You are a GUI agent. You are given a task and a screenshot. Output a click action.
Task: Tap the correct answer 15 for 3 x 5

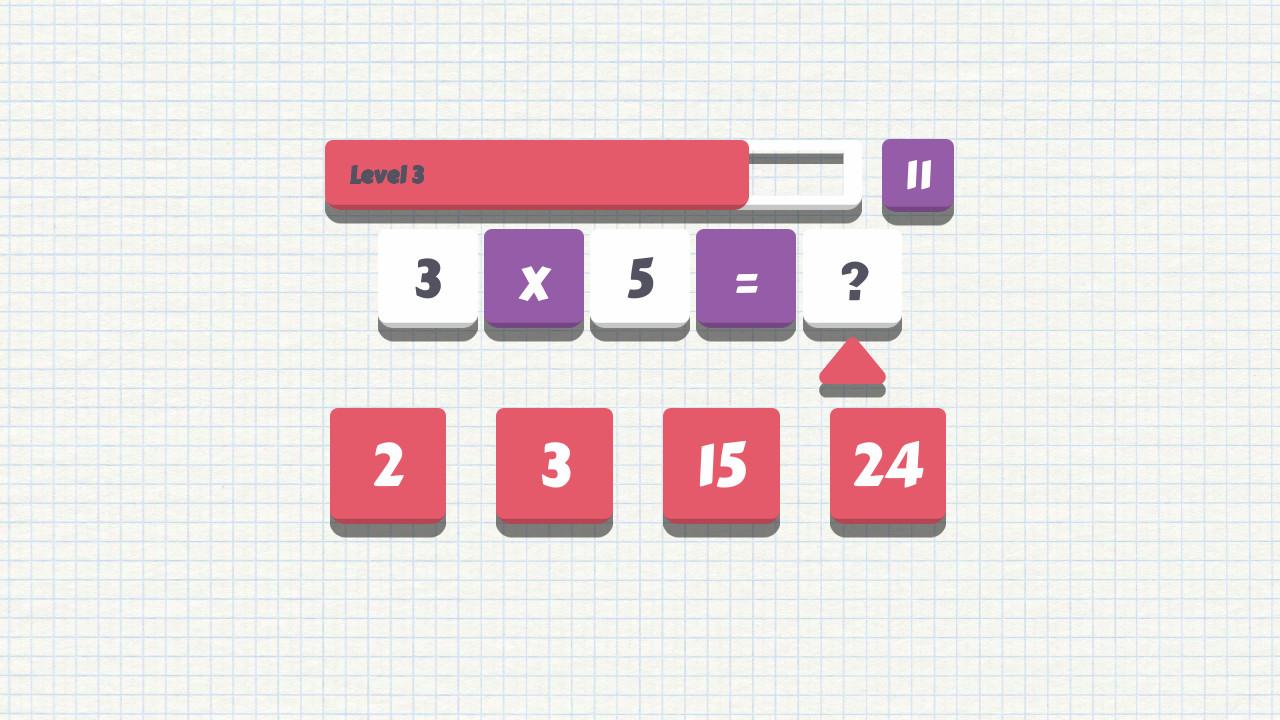point(721,464)
